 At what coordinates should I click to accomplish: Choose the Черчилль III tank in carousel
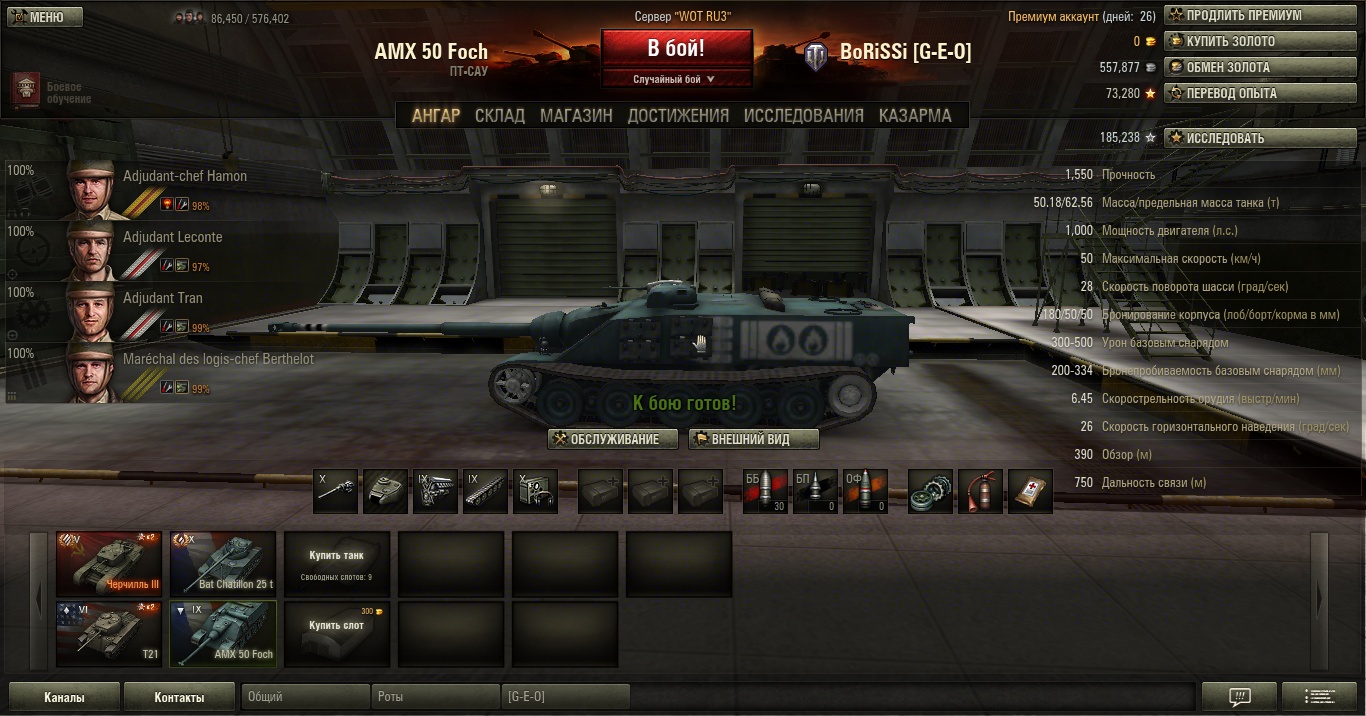(x=109, y=563)
